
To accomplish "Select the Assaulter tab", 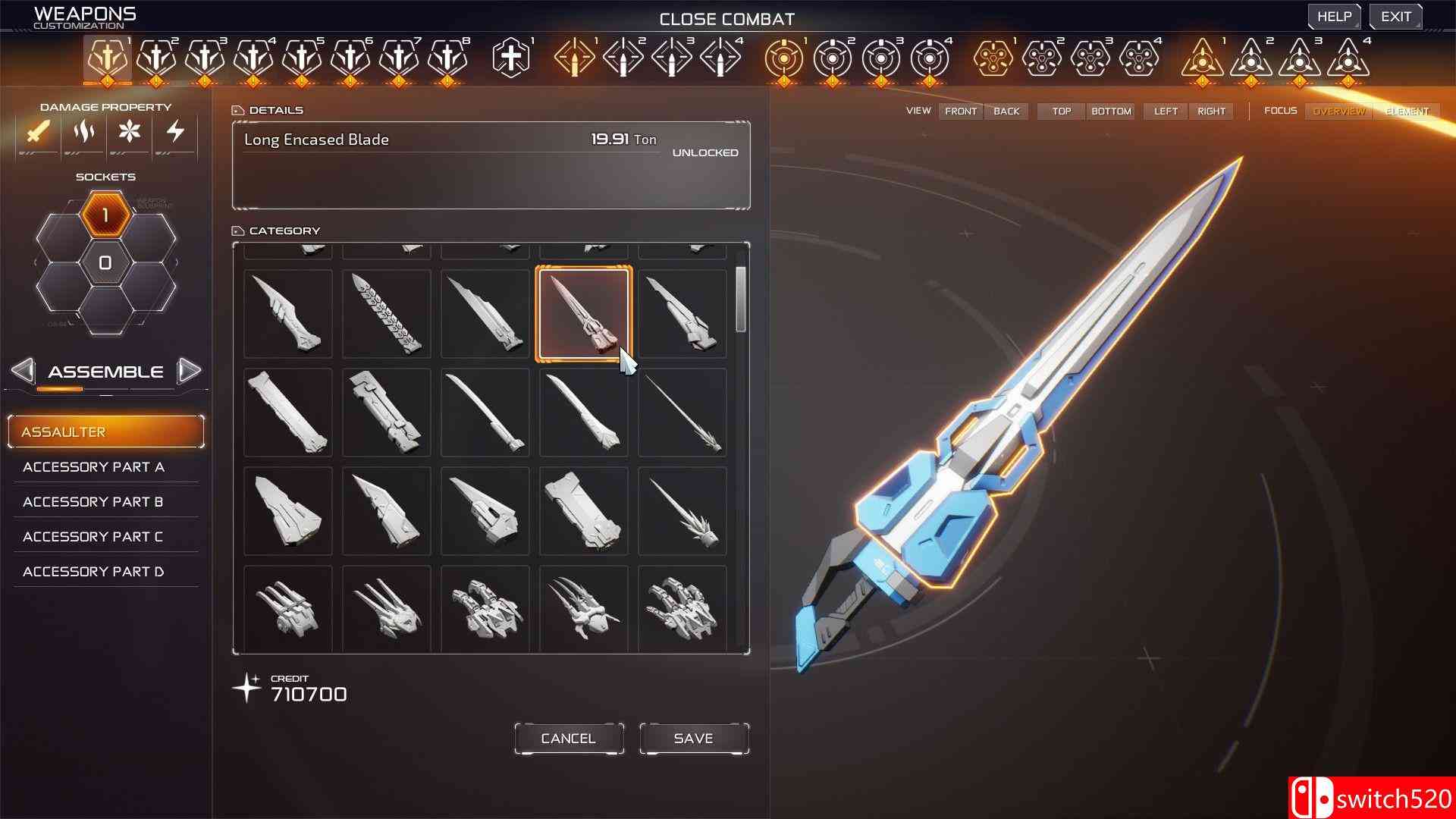I will (x=106, y=431).
